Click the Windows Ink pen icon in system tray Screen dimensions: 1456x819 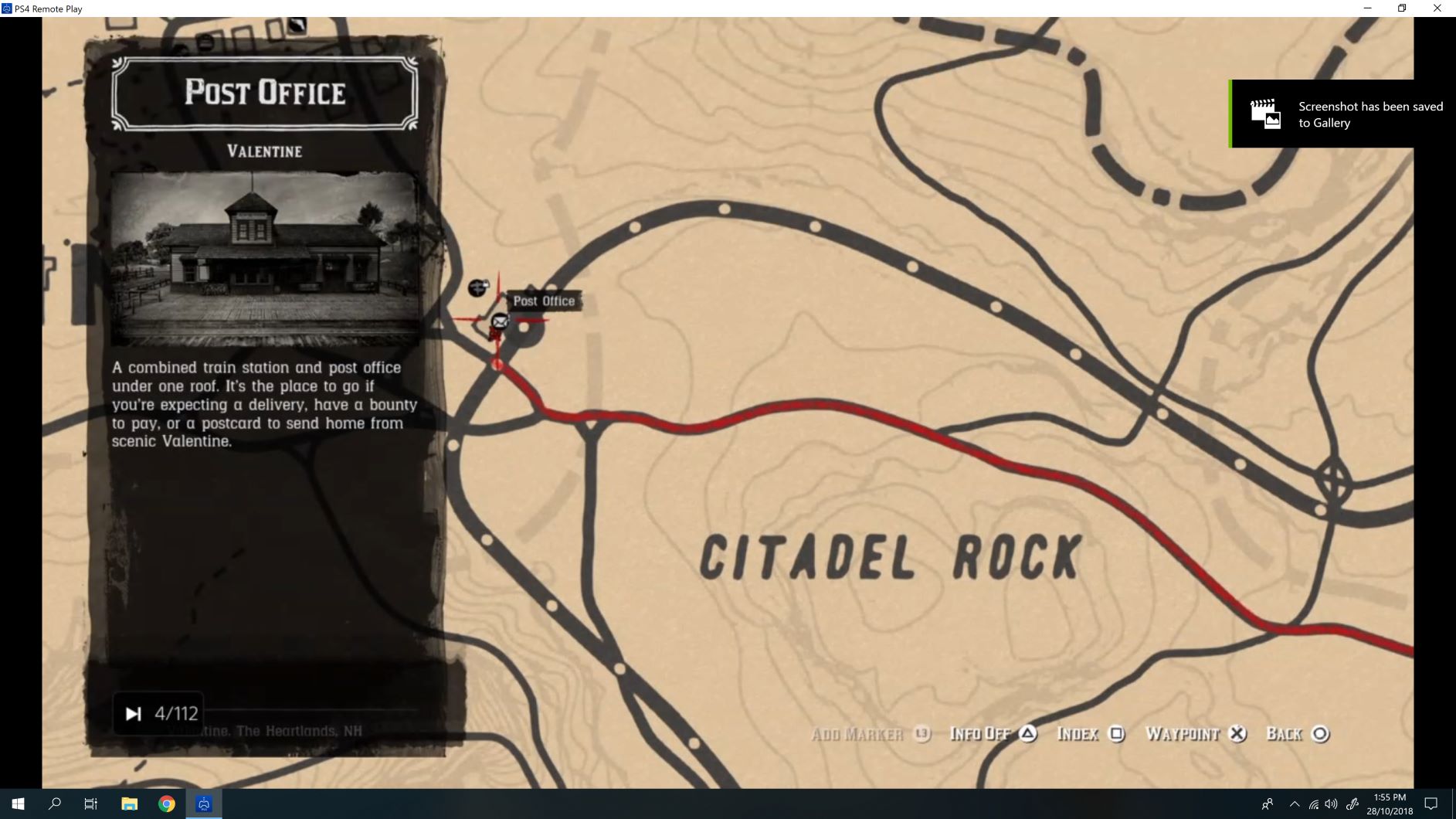click(x=1354, y=804)
